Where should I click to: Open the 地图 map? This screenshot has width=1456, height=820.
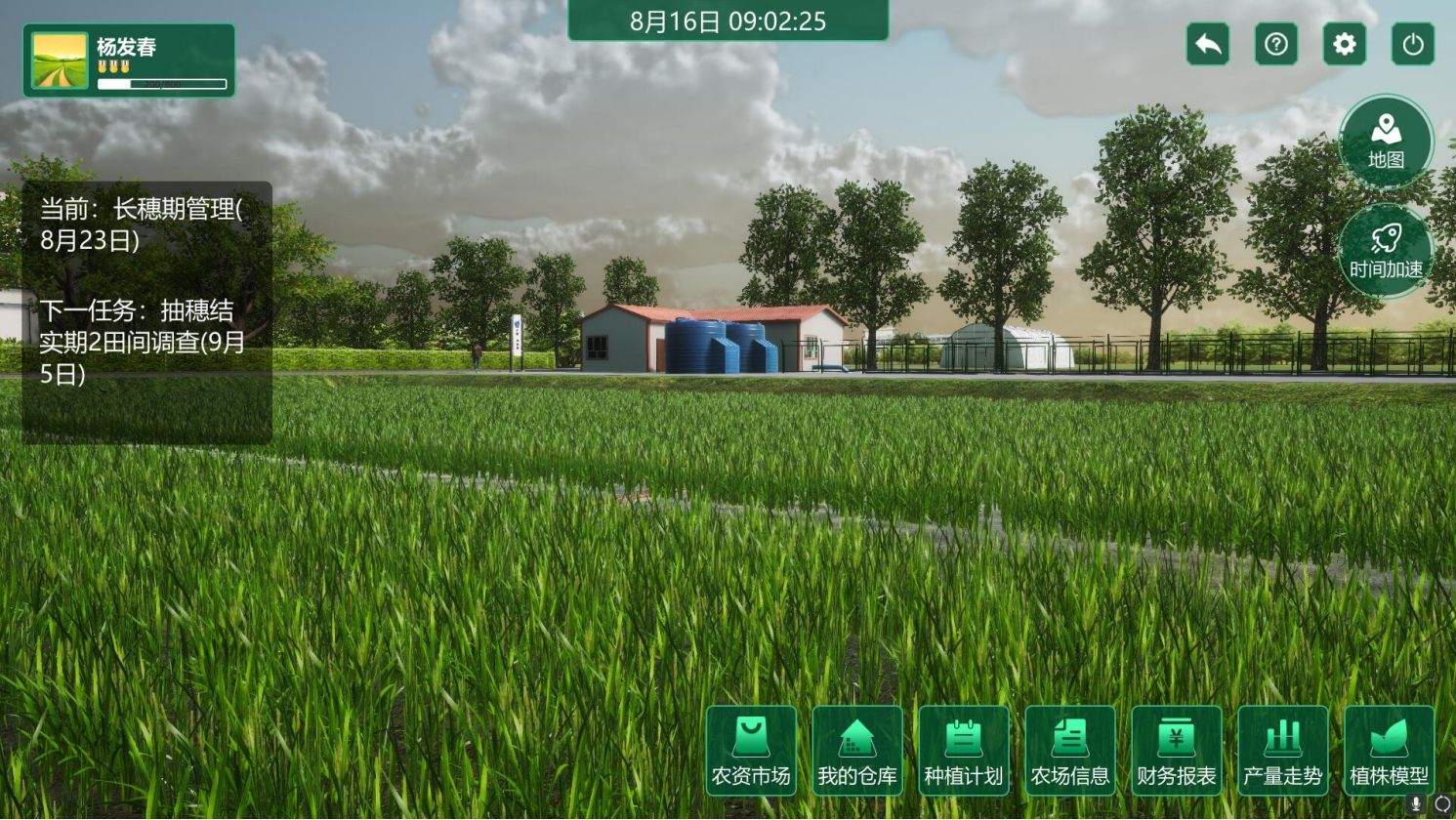[x=1386, y=142]
